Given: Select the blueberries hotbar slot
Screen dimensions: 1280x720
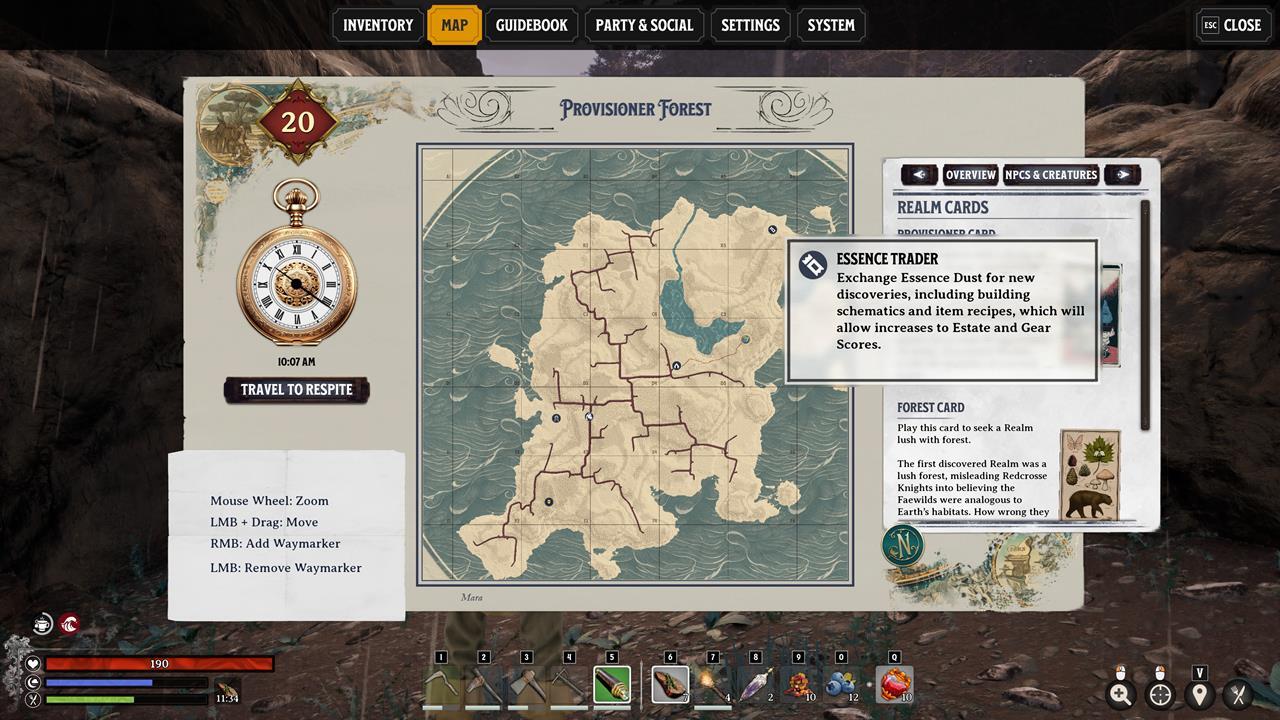Looking at the screenshot, I should pyautogui.click(x=840, y=685).
